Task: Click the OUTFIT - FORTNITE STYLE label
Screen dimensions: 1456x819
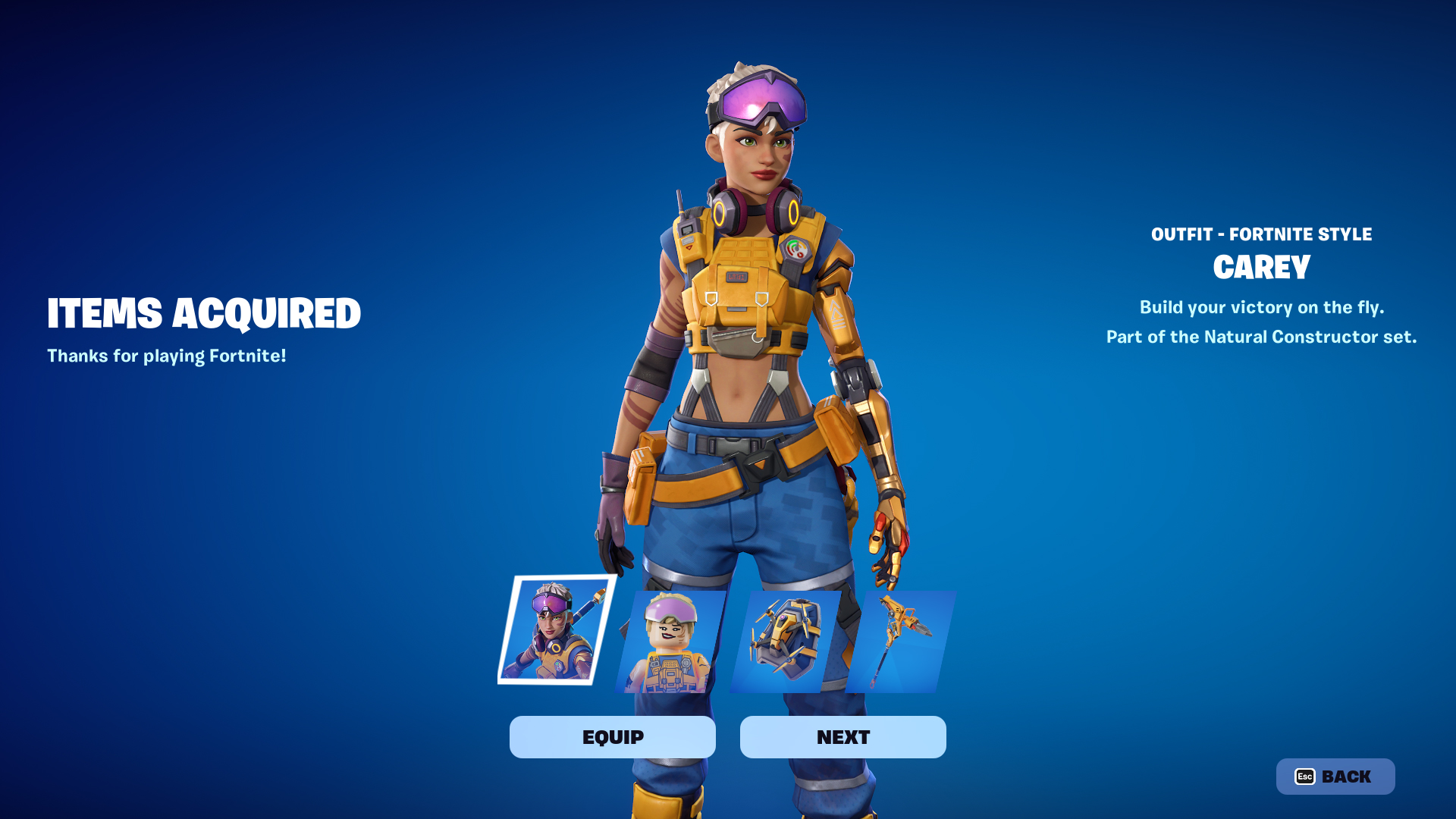Action: pos(1261,234)
